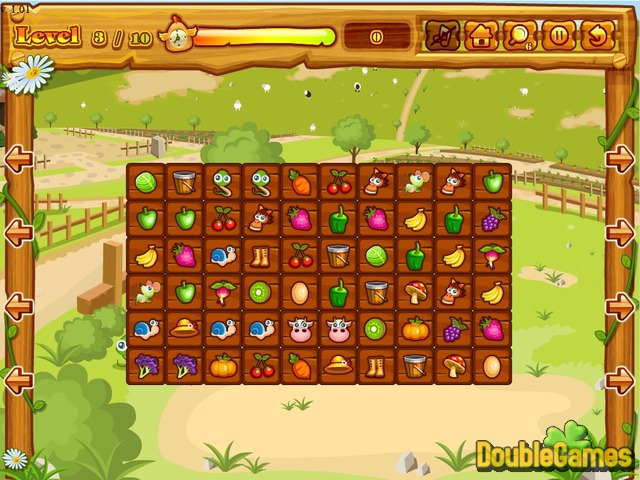The image size is (640, 480).
Task: Select the egg tile beside the kiwi
Action: [x=299, y=293]
